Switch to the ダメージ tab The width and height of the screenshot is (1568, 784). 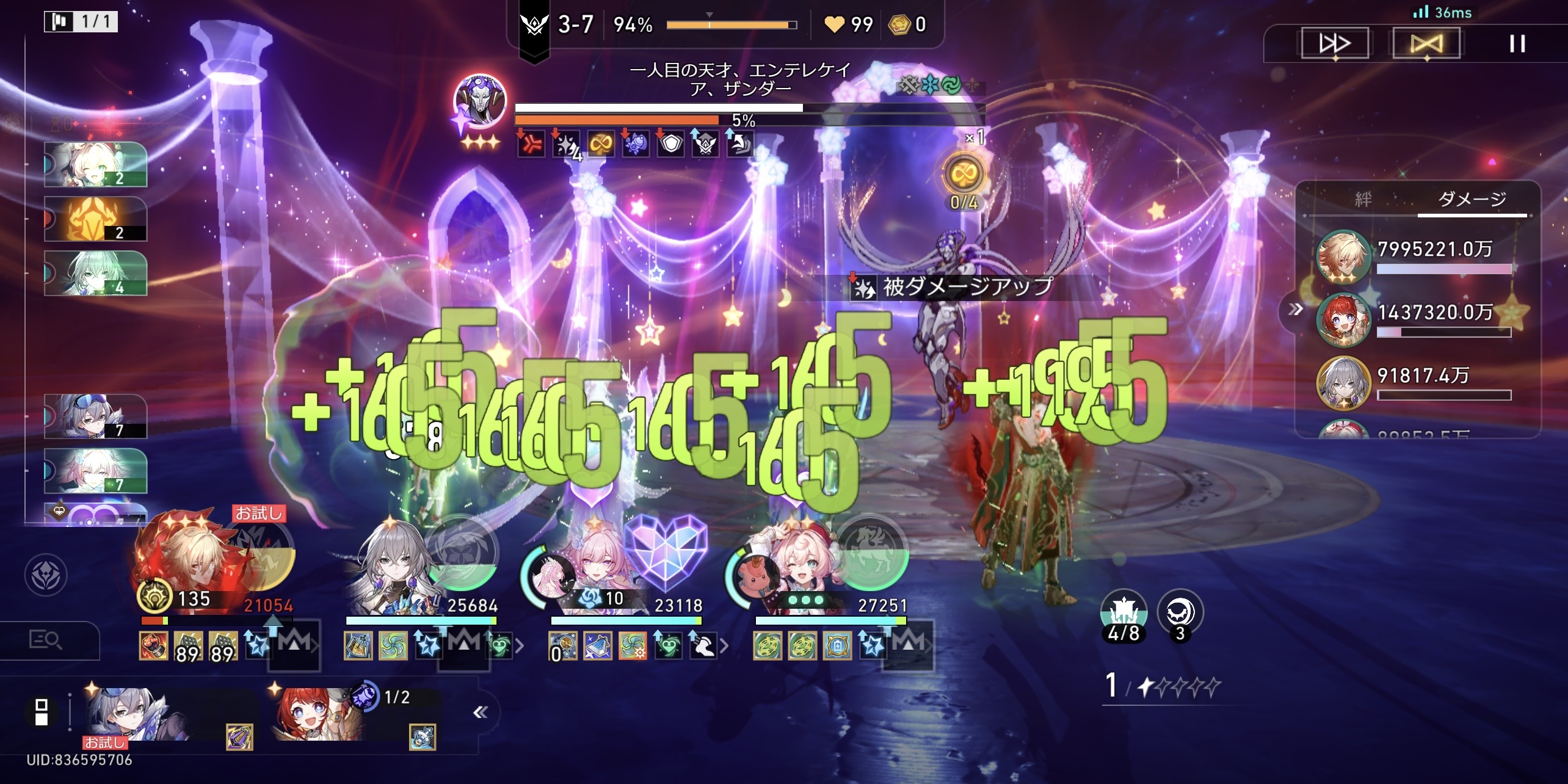point(1472,199)
